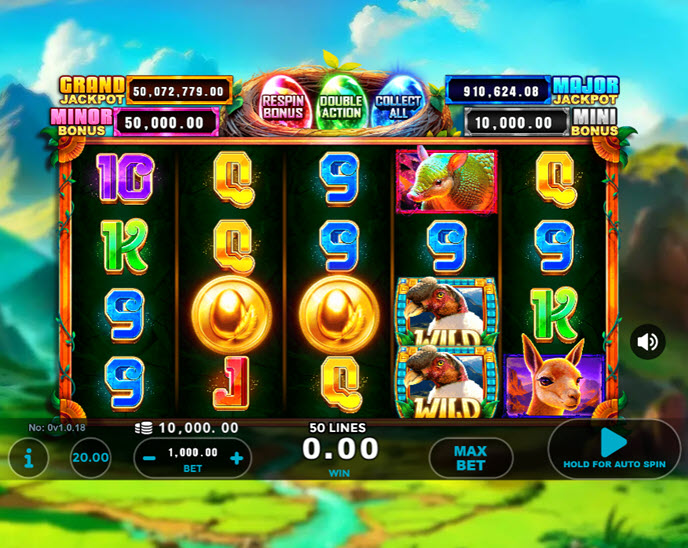Set the maximum bet with Max Bet
The height and width of the screenshot is (548, 688).
click(x=470, y=458)
